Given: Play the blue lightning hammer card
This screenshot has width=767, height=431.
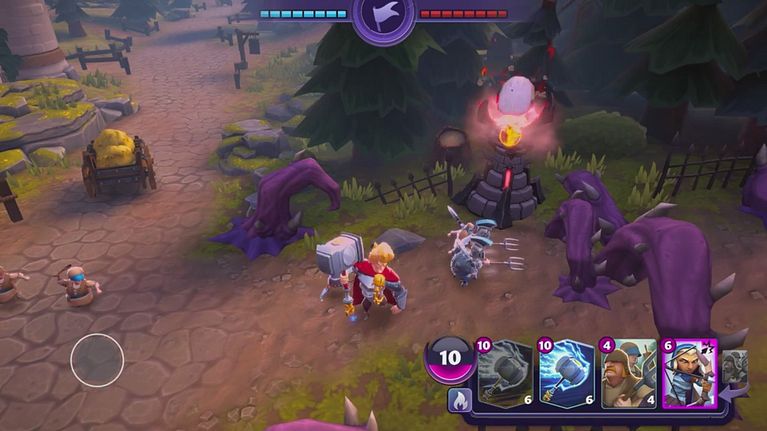Looking at the screenshot, I should click(x=567, y=374).
